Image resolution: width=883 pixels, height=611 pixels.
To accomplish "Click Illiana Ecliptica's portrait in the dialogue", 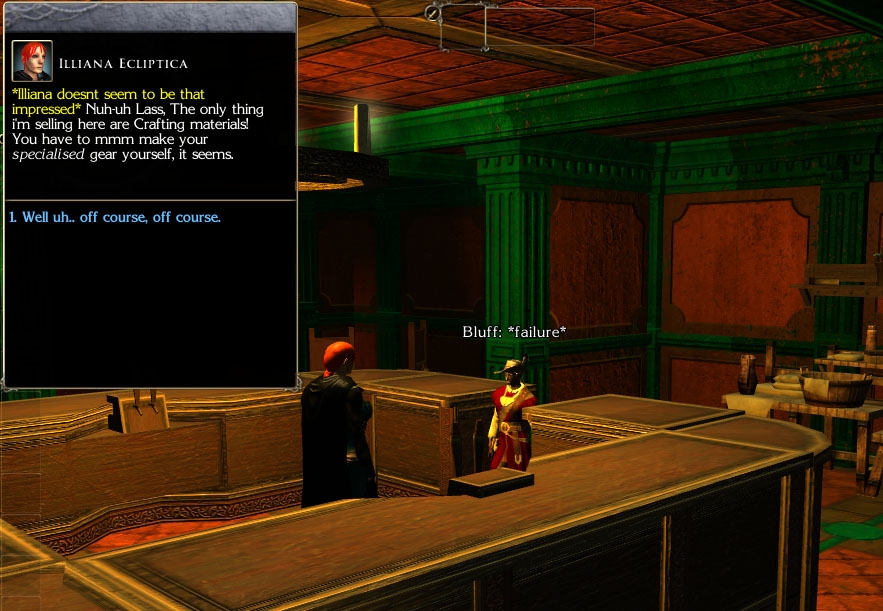I will coord(32,61).
